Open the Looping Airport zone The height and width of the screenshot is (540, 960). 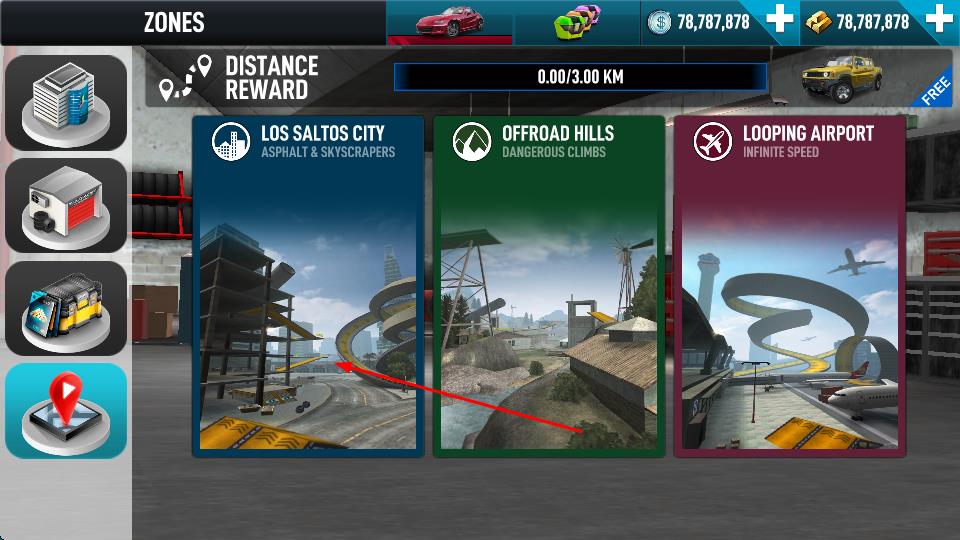tap(789, 285)
